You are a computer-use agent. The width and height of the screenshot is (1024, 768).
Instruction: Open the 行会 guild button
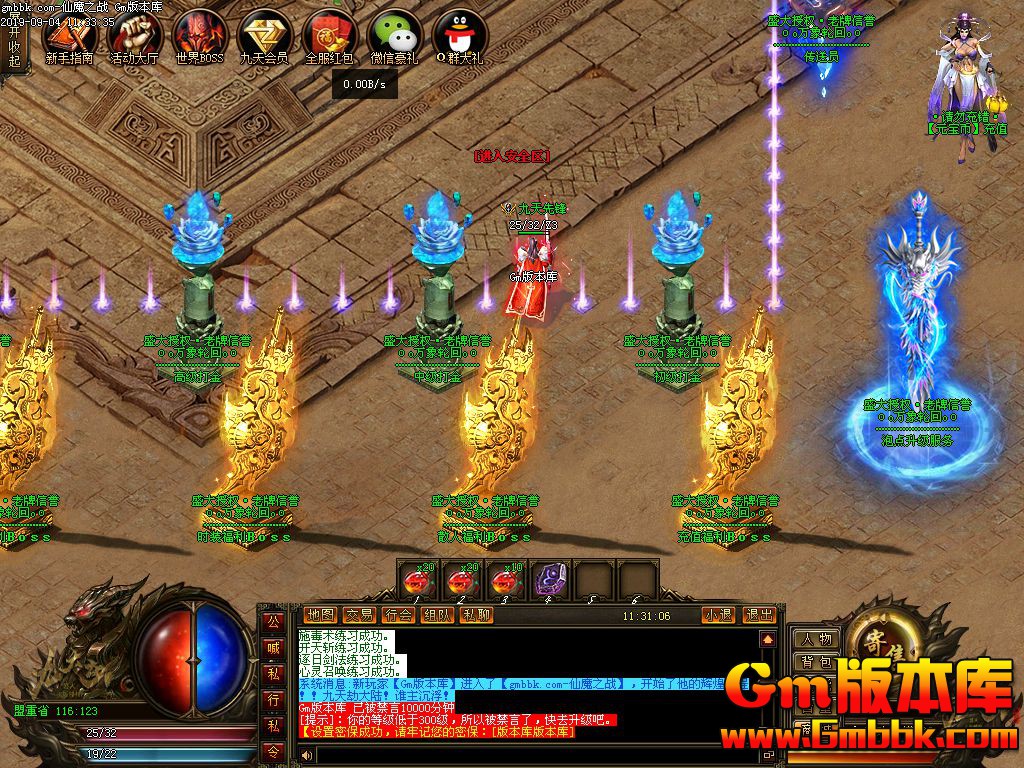coord(398,615)
